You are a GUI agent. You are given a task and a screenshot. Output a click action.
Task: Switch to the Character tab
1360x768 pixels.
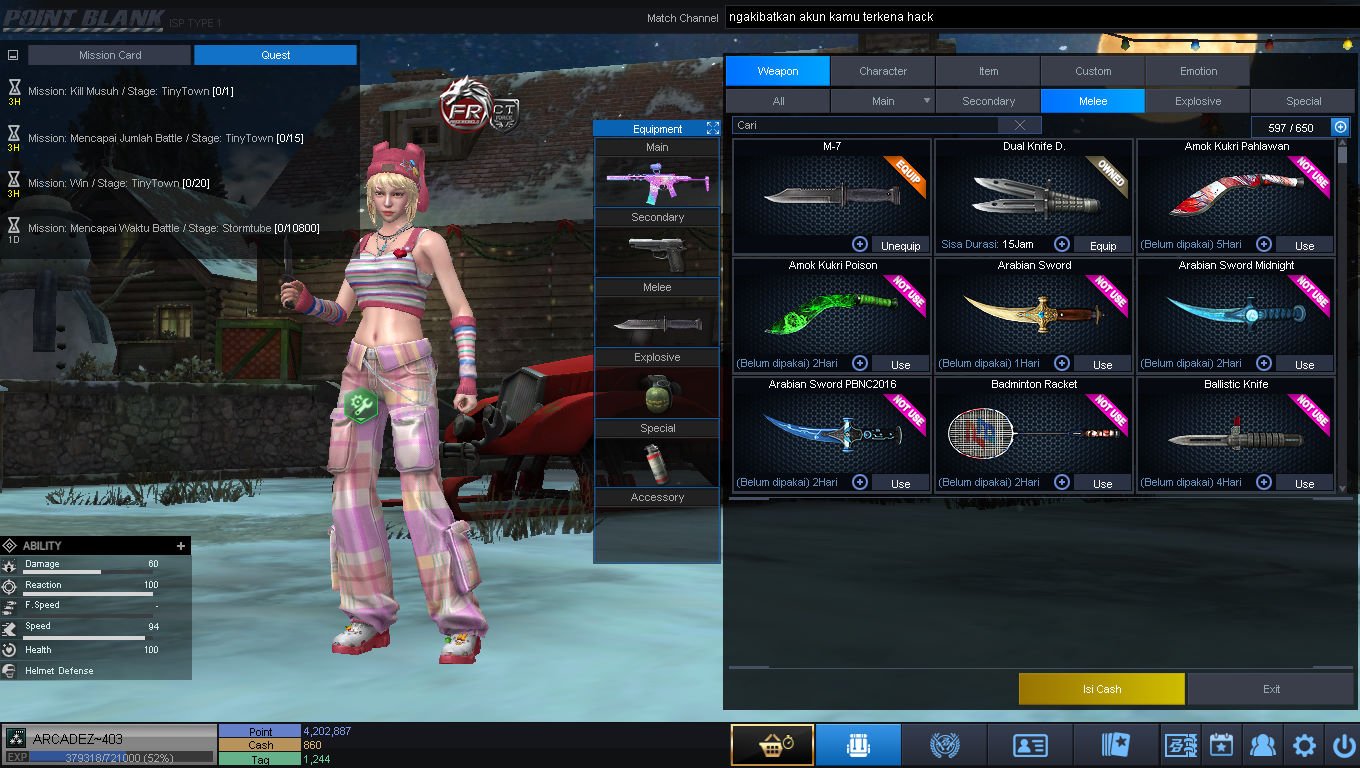(x=882, y=71)
